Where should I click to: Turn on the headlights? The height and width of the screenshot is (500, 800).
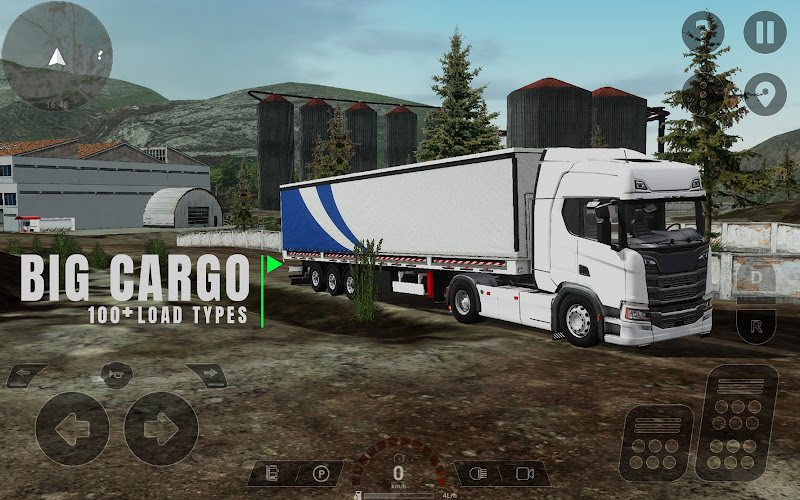(480, 474)
